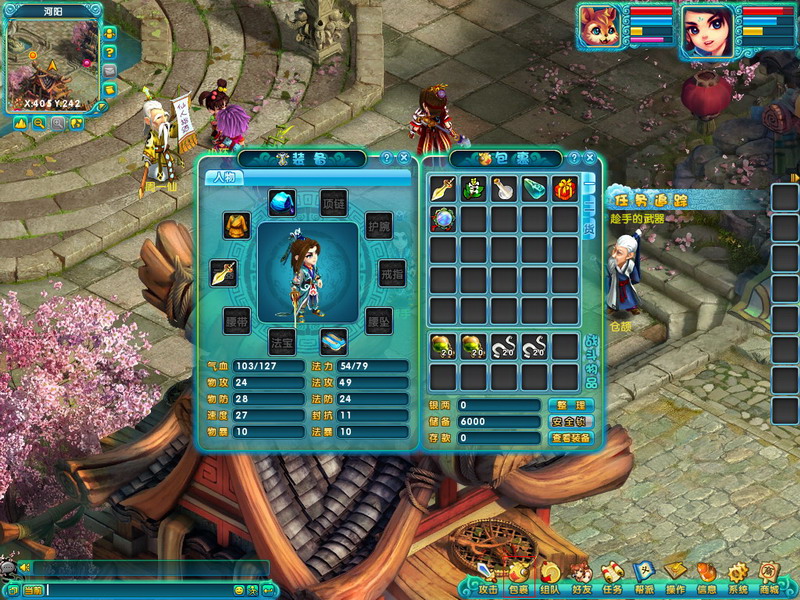This screenshot has width=800, height=600.
Task: Click the minimap mail envelope icon
Action: coord(109,71)
